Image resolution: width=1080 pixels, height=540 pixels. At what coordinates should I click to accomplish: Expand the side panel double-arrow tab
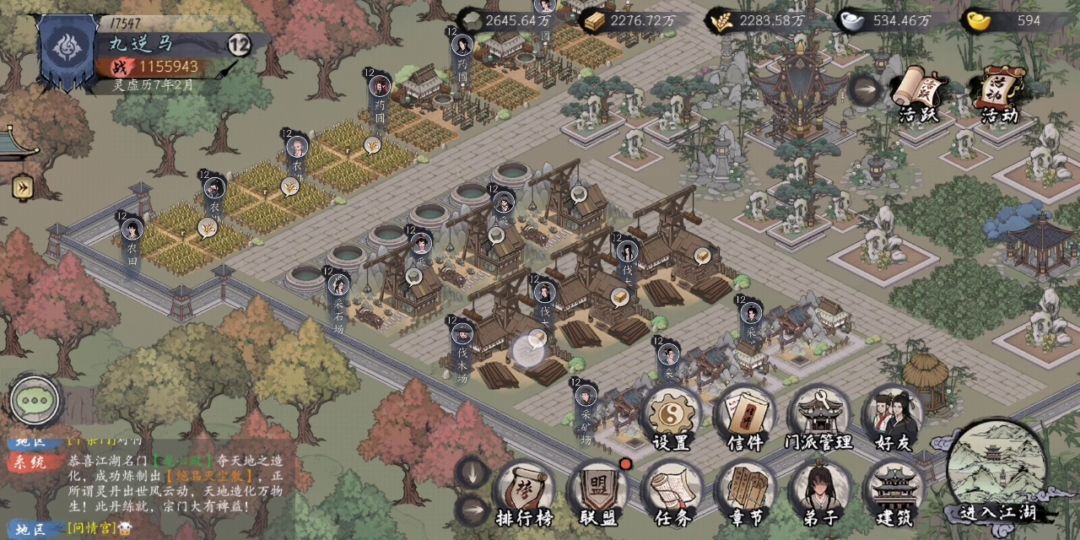click(x=22, y=187)
